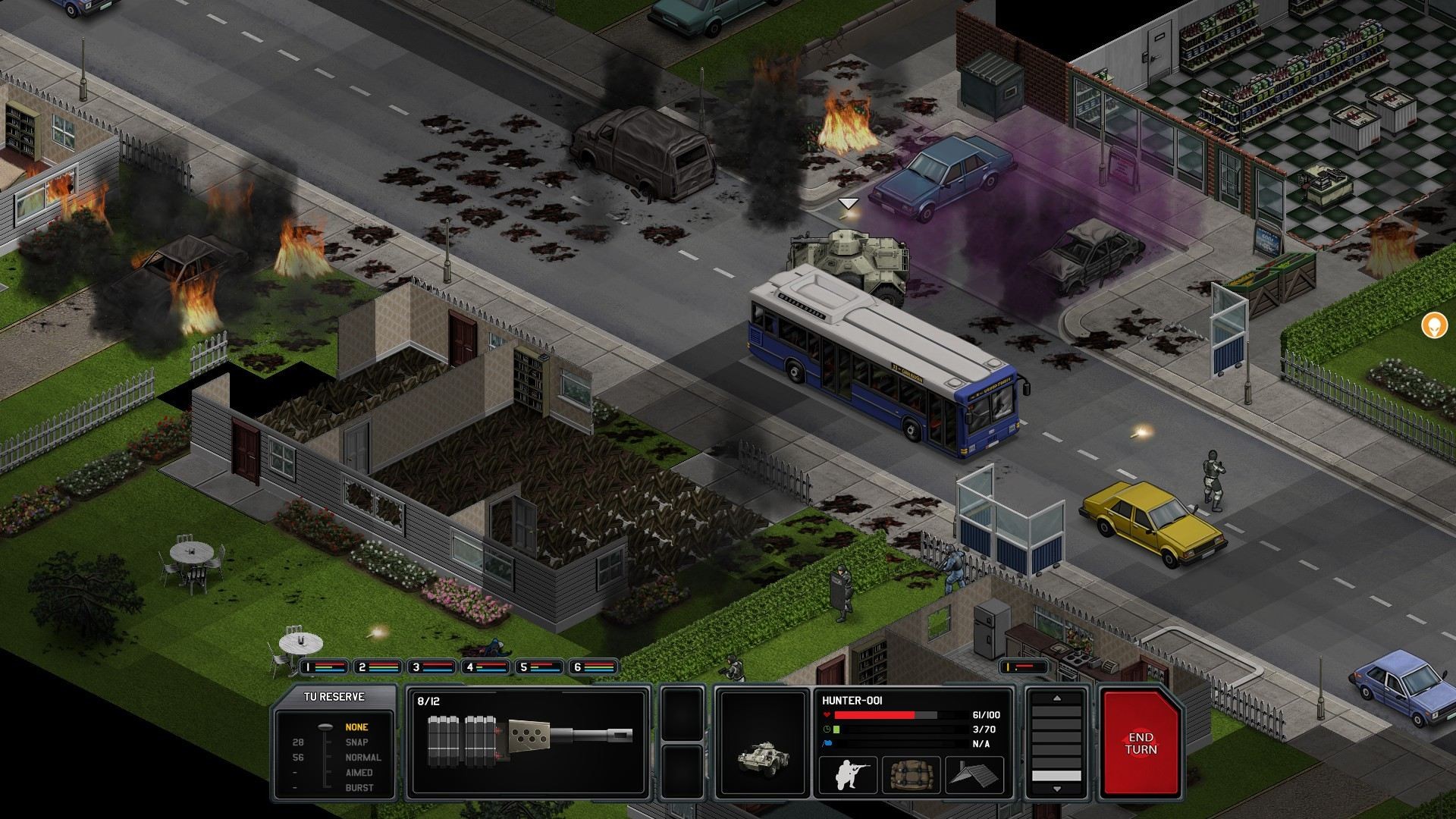Viewport: 1456px width, 819px height.
Task: Click the red heart health icon
Action: [x=827, y=715]
